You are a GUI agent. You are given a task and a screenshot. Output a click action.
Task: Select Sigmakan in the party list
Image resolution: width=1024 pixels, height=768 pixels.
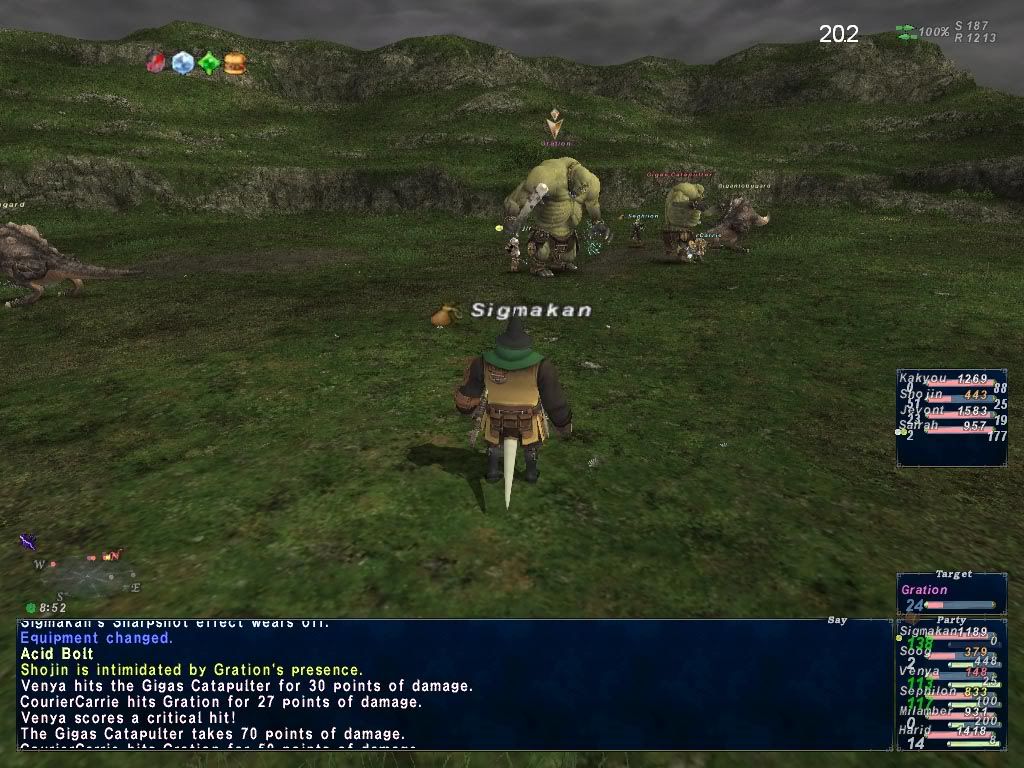[930, 632]
